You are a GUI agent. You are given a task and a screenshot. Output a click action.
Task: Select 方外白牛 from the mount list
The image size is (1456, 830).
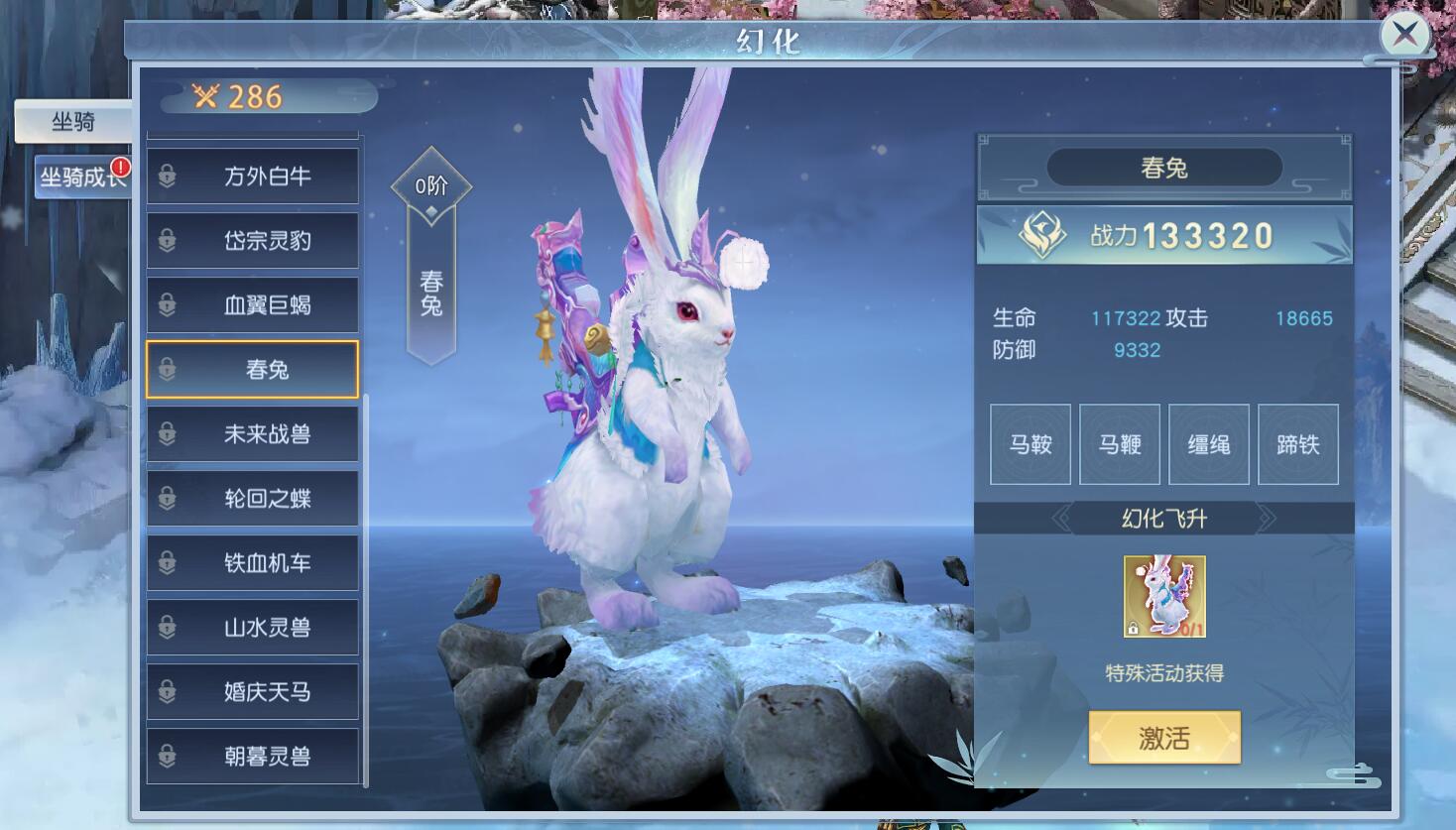253,177
